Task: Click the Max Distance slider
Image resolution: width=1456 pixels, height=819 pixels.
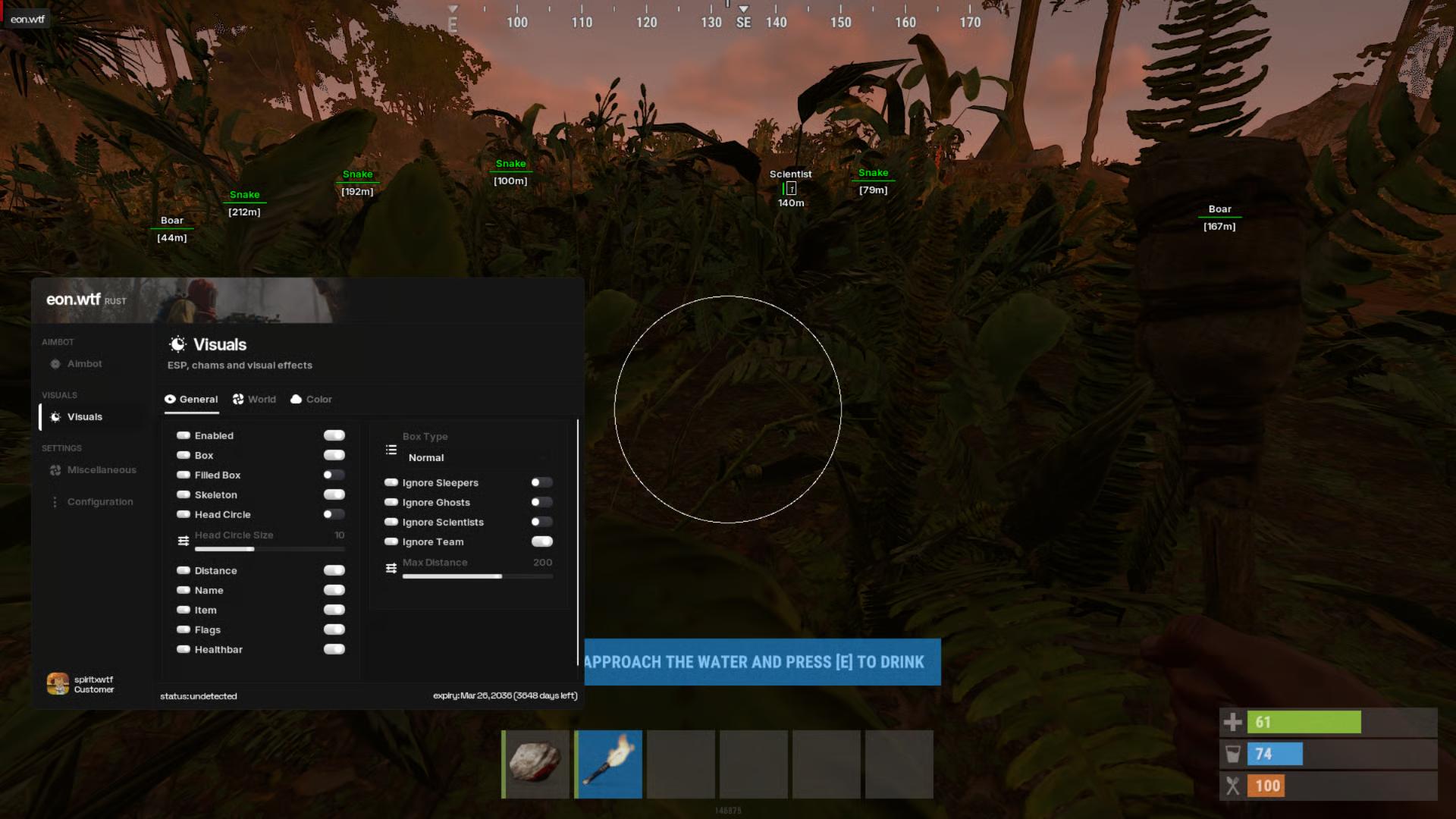Action: (x=477, y=576)
